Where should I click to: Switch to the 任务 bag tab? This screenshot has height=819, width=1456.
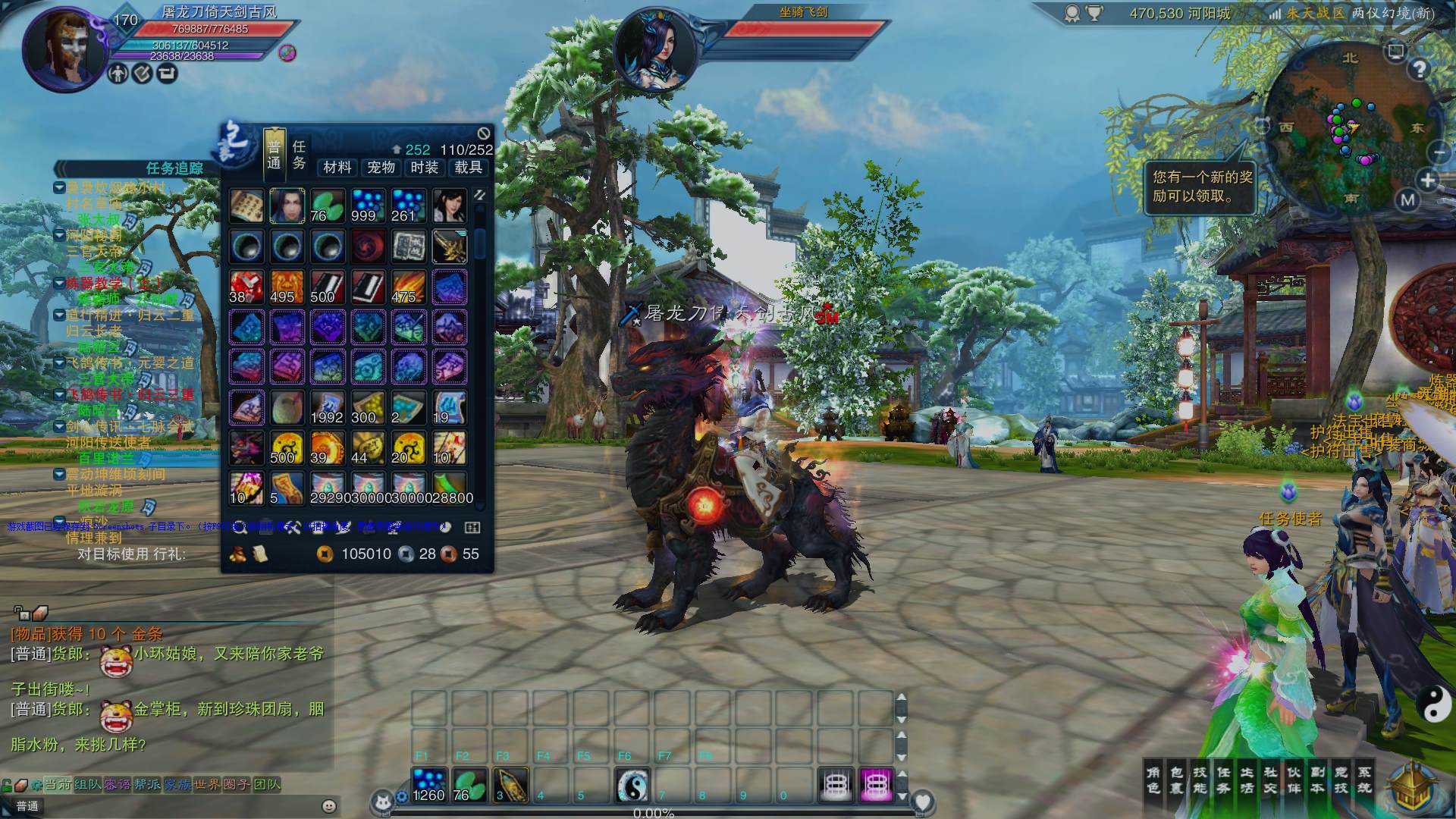pos(299,155)
